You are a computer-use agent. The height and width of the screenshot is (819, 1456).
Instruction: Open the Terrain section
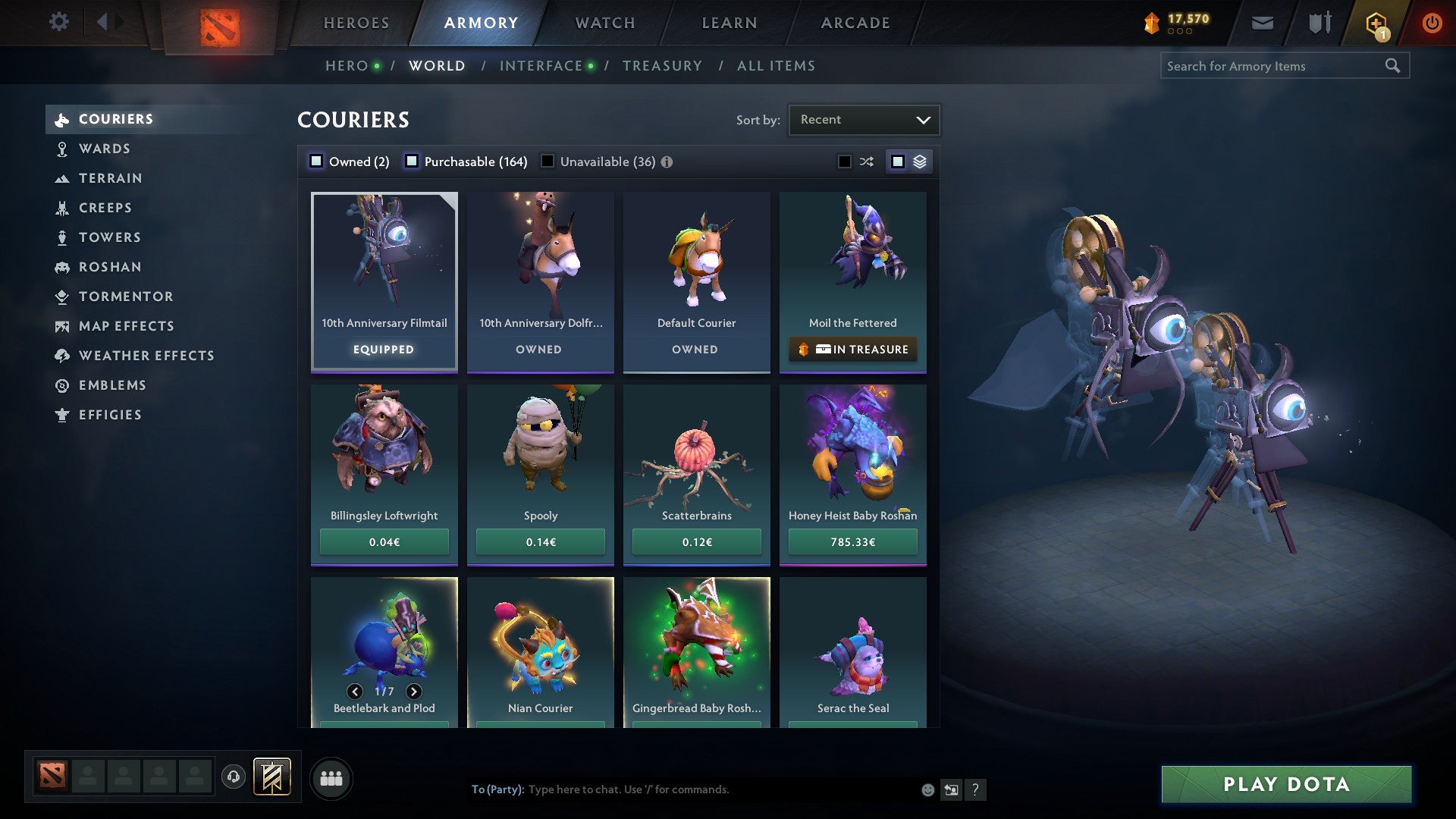point(111,178)
